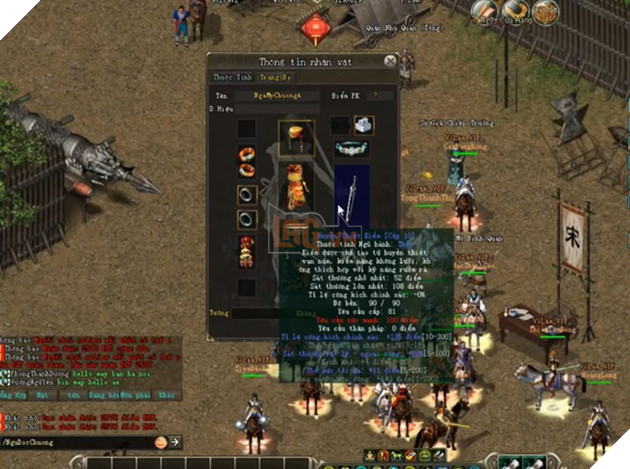Screen dimensions: 630x469
Task: Send chat message with arrow button
Action: (174, 441)
